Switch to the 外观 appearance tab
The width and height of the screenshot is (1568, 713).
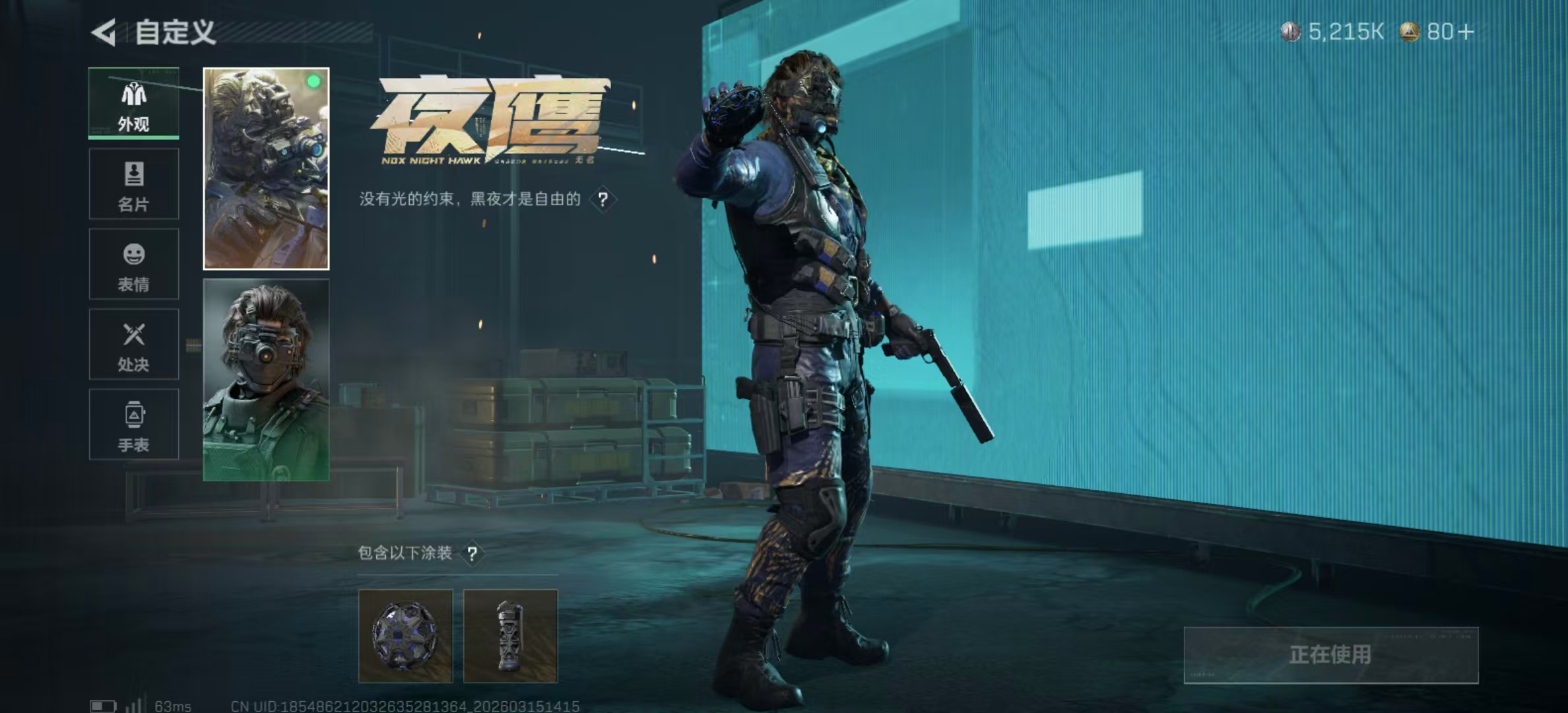coord(134,104)
